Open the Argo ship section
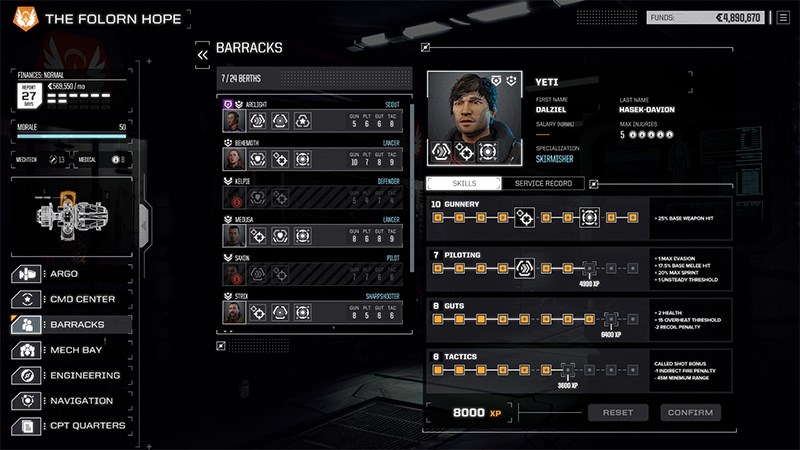 70,273
